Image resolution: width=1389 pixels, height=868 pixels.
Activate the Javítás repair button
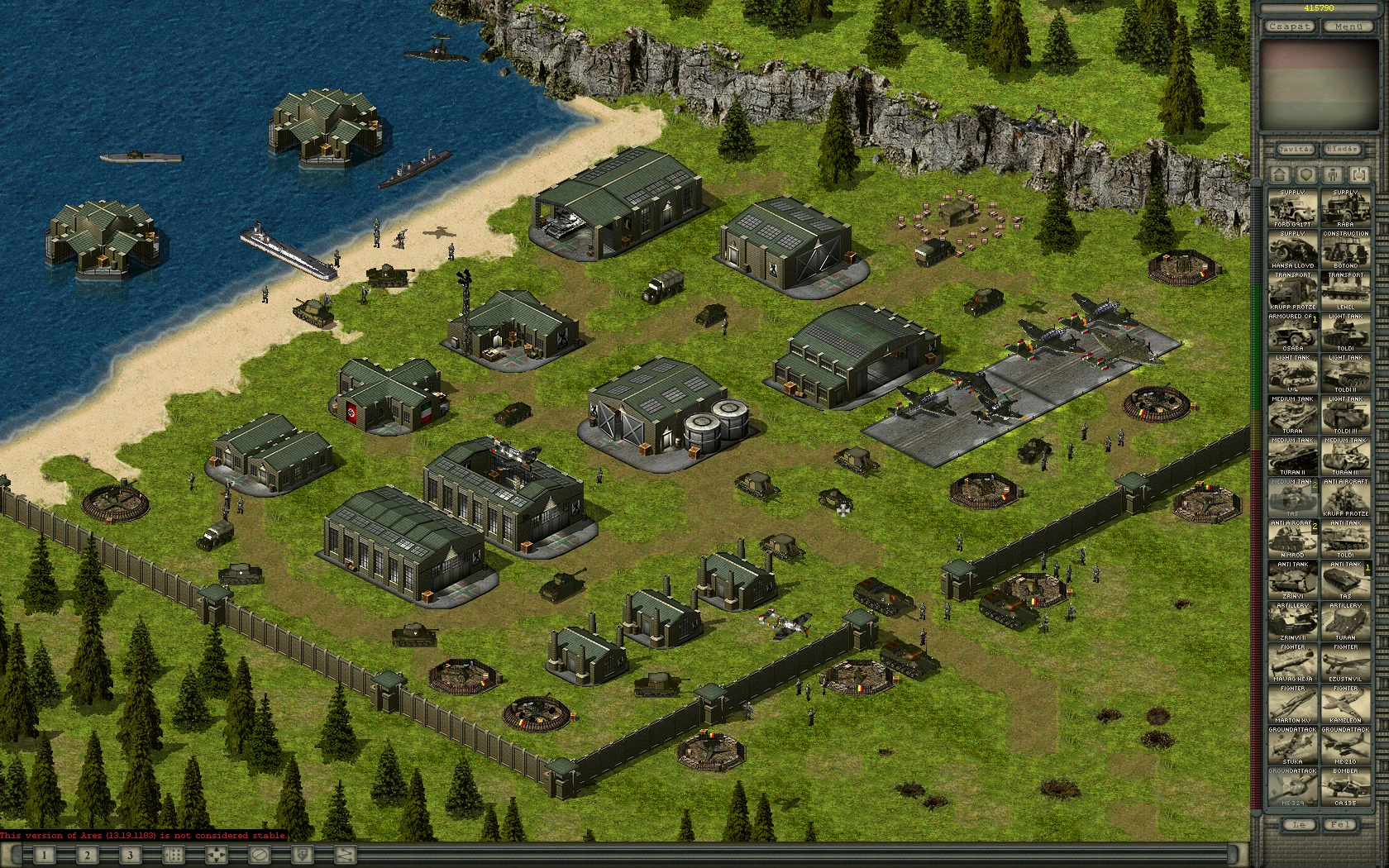coord(1295,150)
